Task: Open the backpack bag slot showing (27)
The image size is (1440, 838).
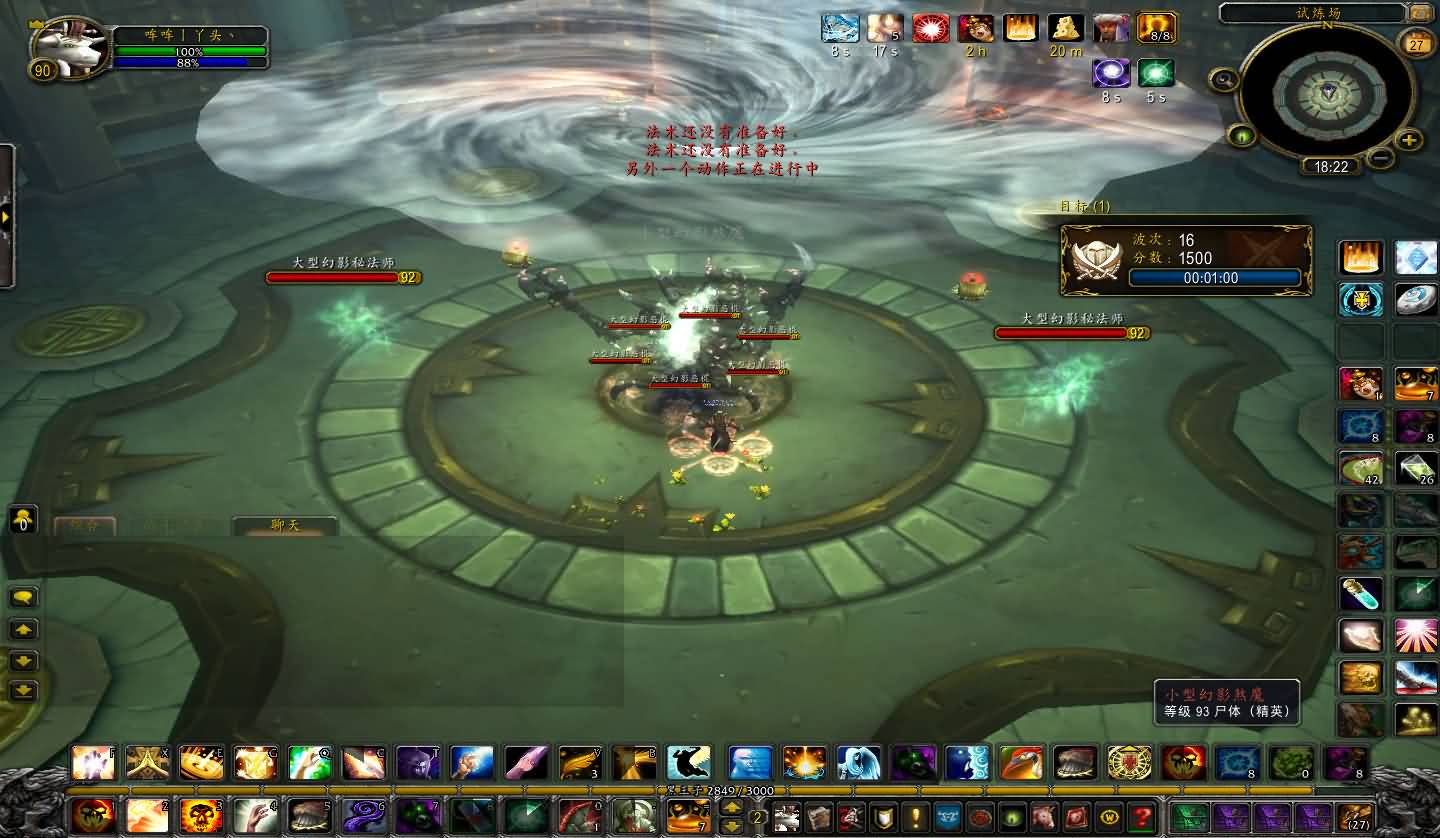Action: pos(1354,816)
